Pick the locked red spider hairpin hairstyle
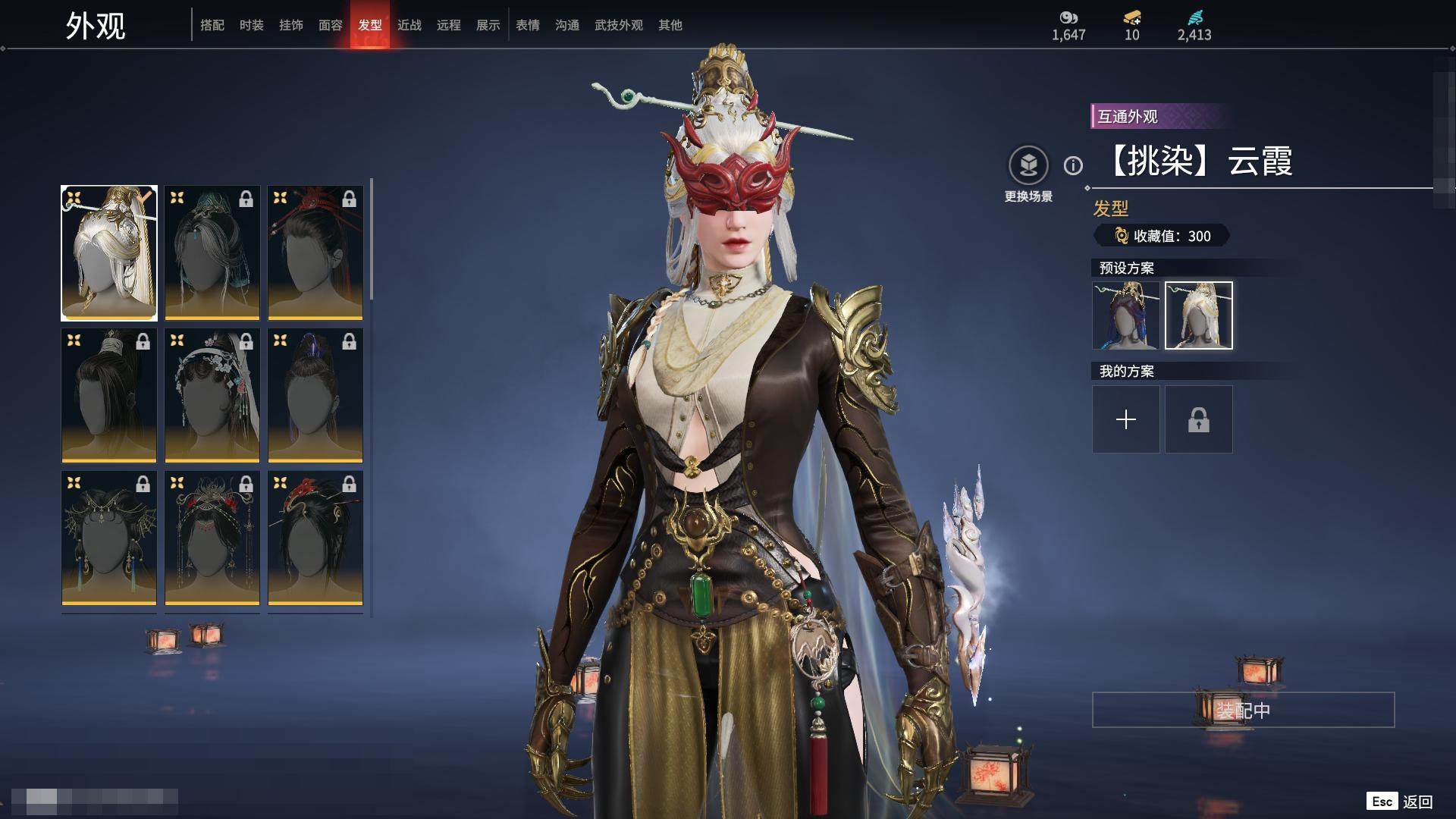 click(315, 253)
